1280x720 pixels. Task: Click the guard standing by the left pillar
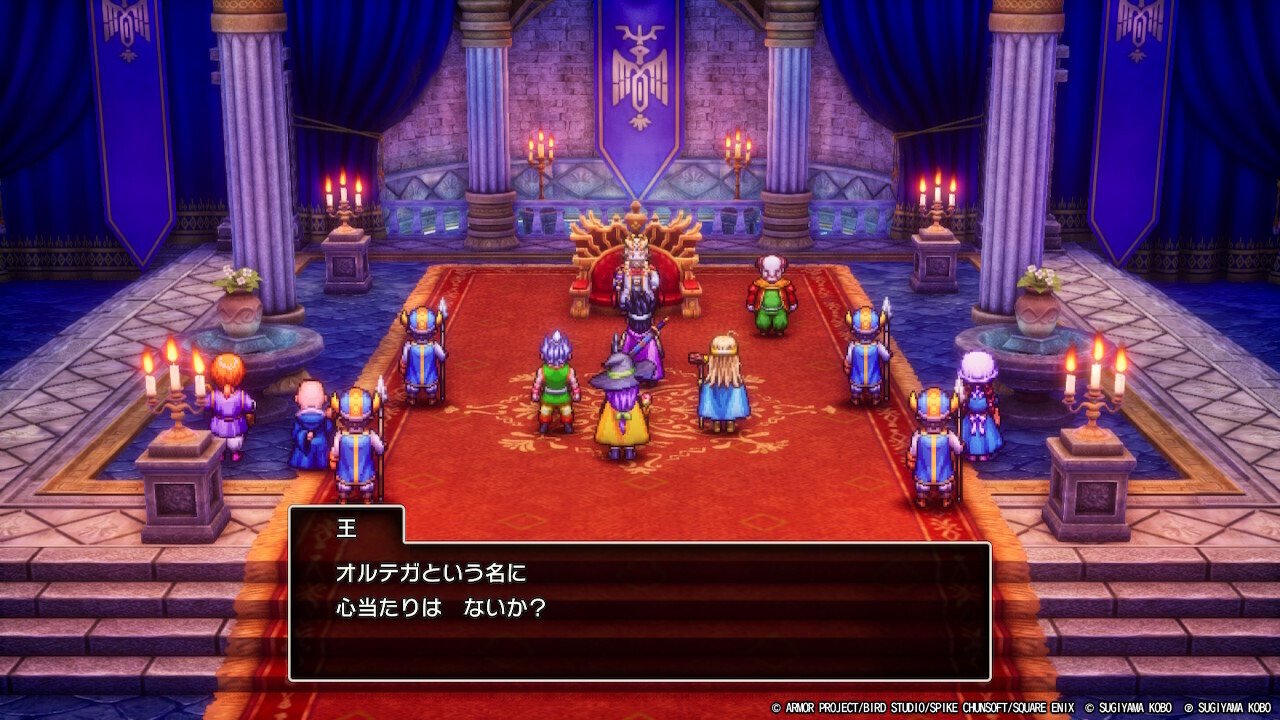click(424, 345)
